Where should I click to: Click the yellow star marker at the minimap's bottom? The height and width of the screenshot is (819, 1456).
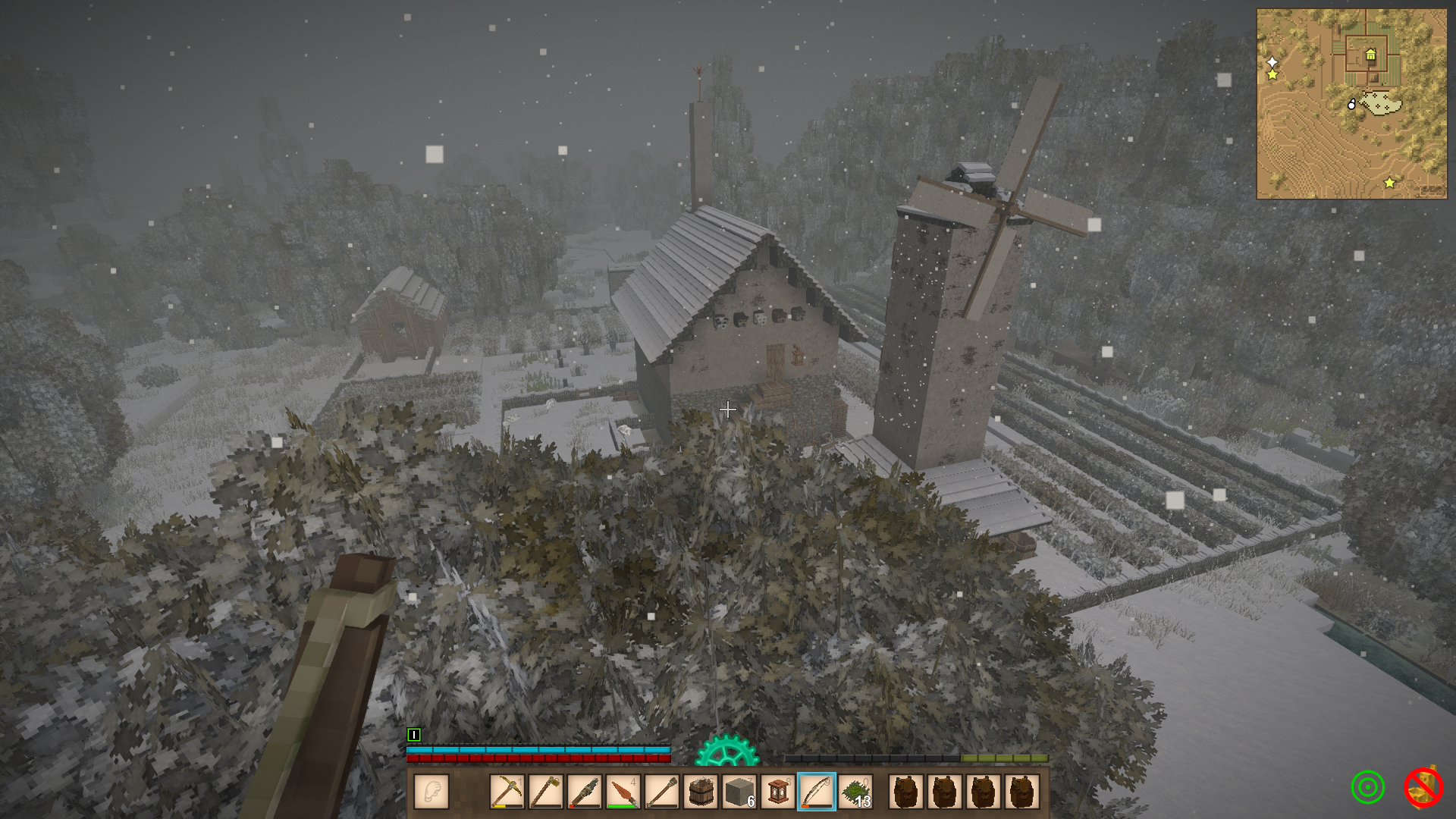pyautogui.click(x=1389, y=183)
